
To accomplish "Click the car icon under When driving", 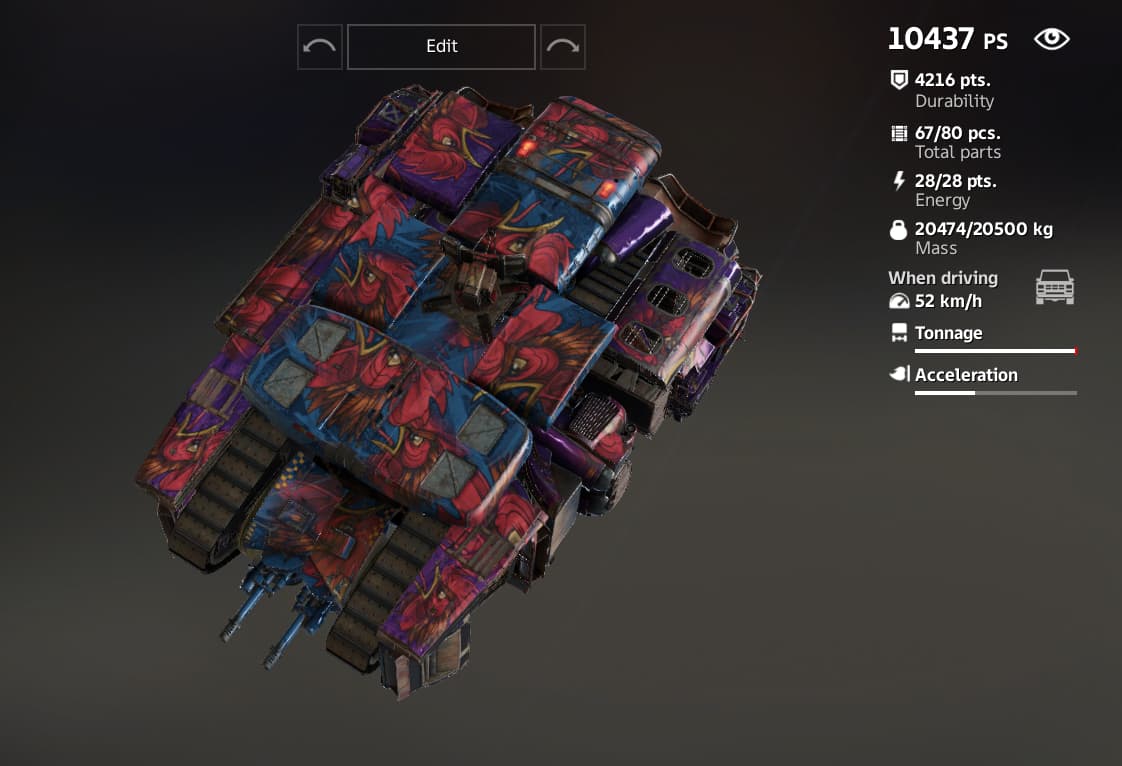I will [1054, 288].
